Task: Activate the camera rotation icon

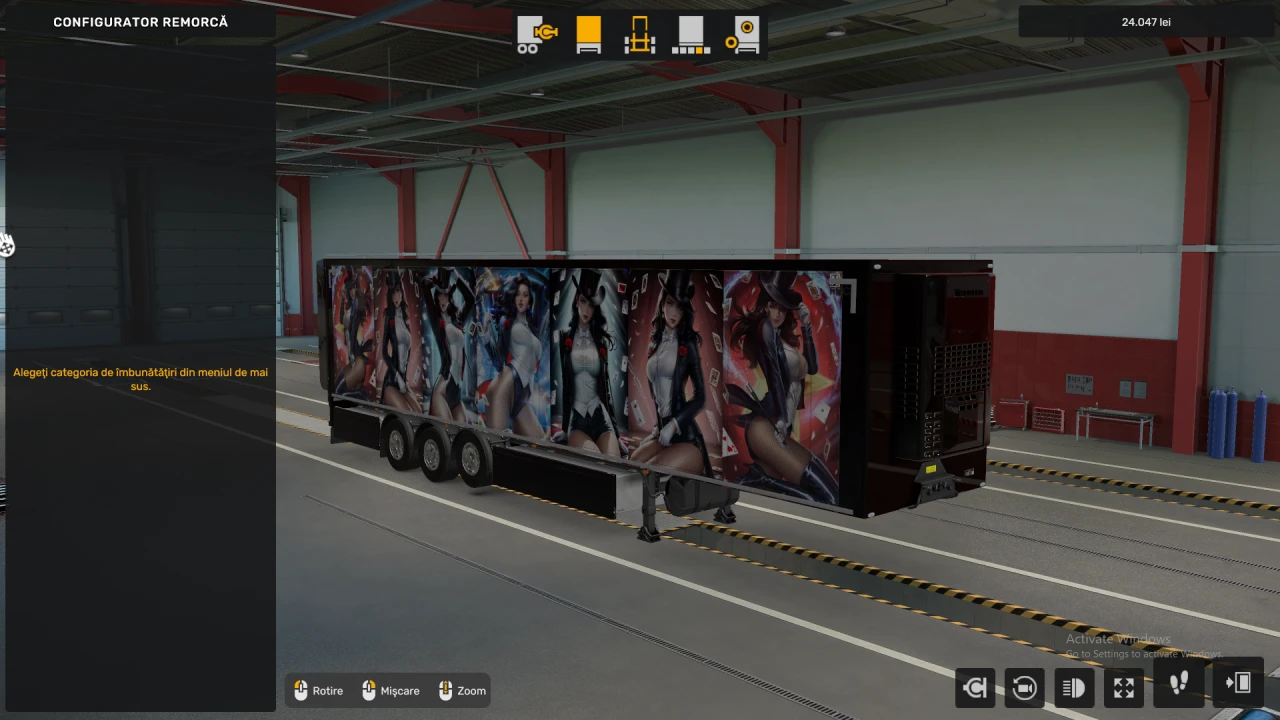Action: pos(1023,687)
